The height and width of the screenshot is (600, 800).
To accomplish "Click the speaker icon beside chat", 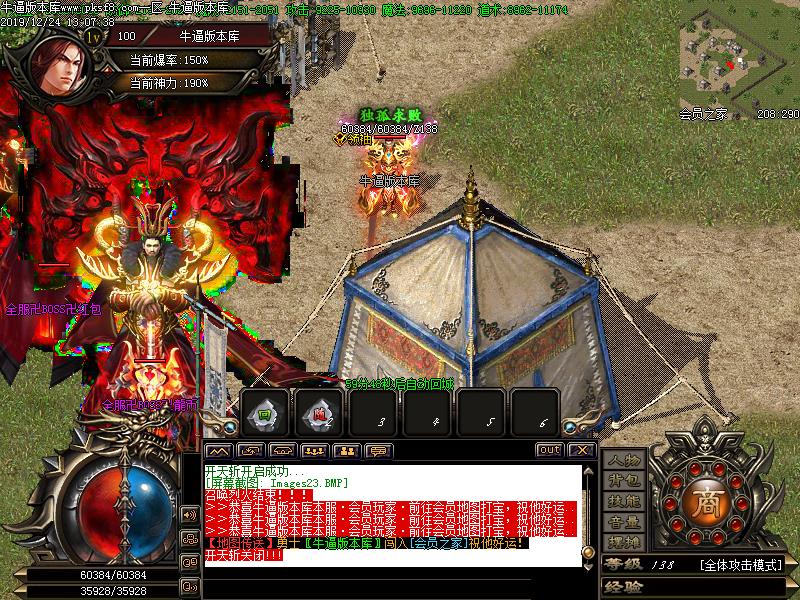I will point(189,515).
